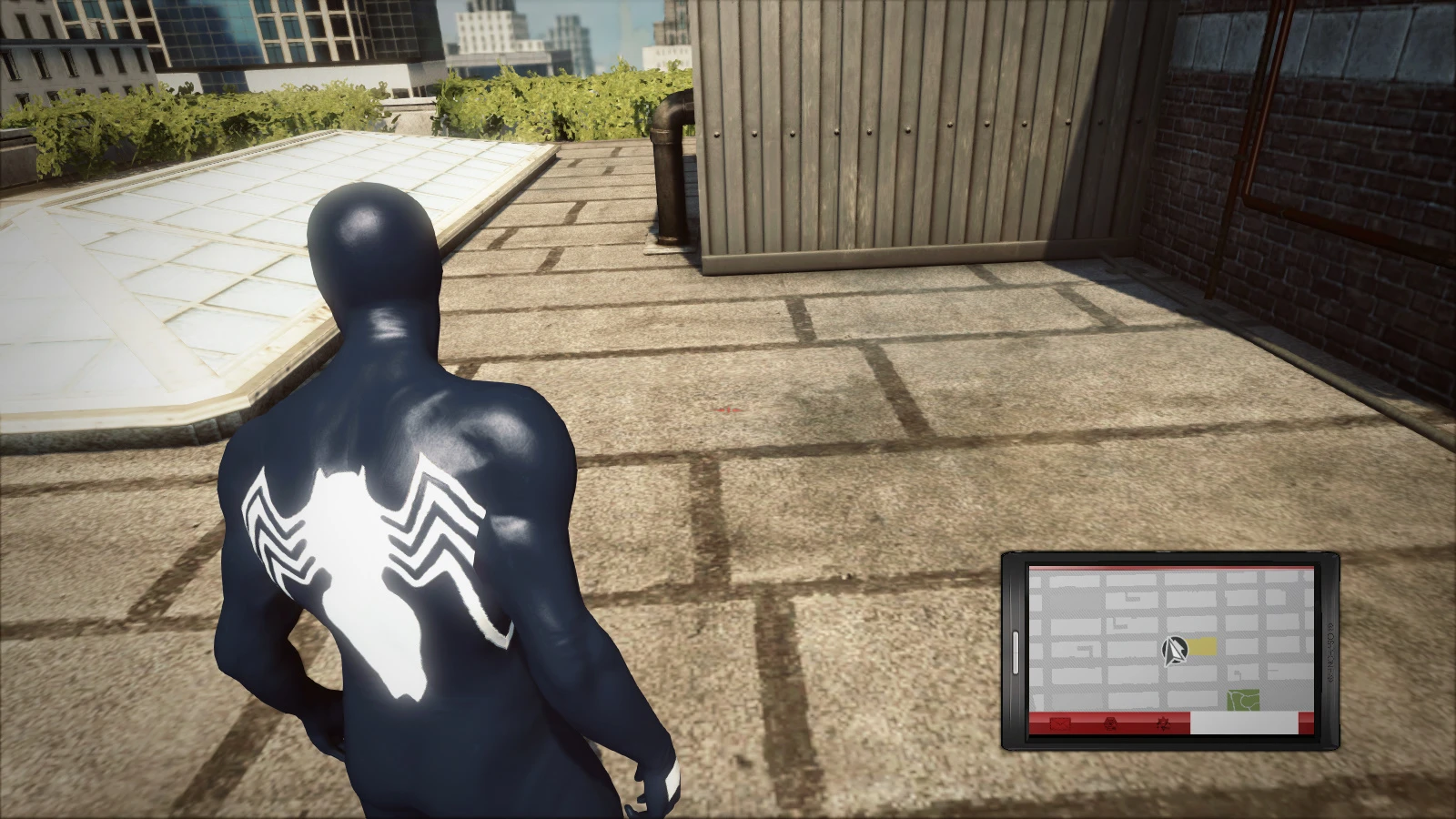This screenshot has width=1456, height=819.
Task: Select the hexagonal Oscorp icon on the phone
Action: pyautogui.click(x=1110, y=724)
